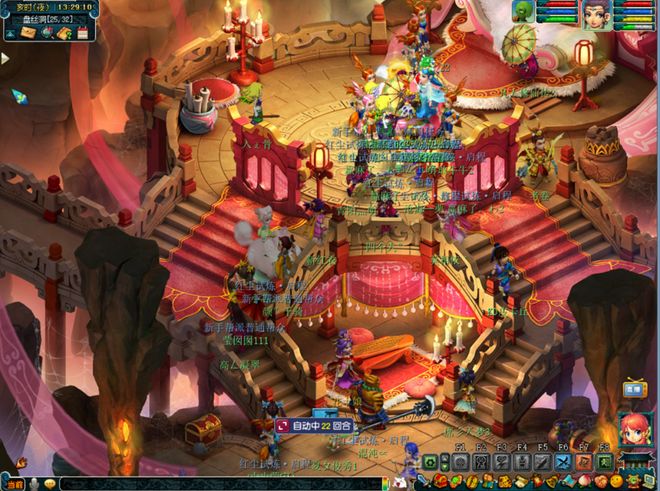
Task: Click the top-right player character portrait
Action: tap(597, 12)
